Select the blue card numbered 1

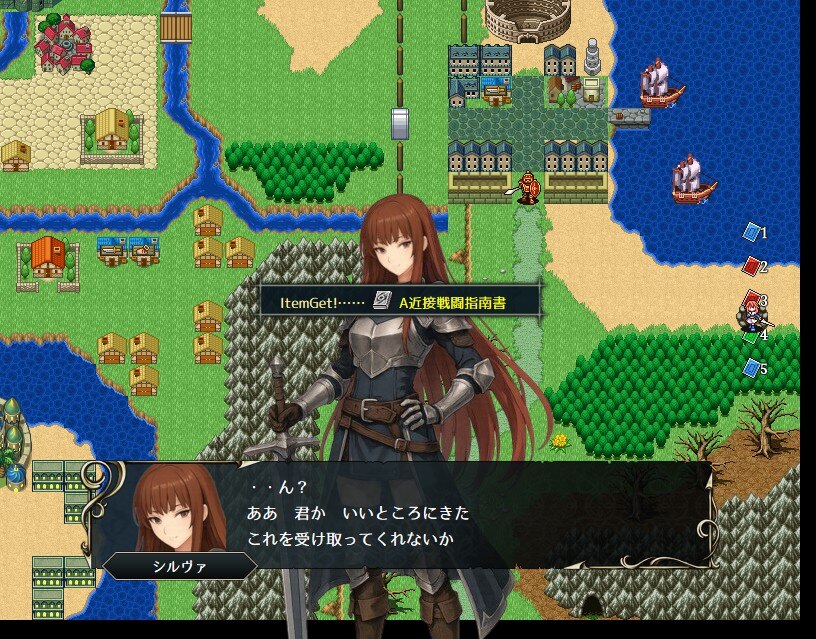tap(751, 232)
